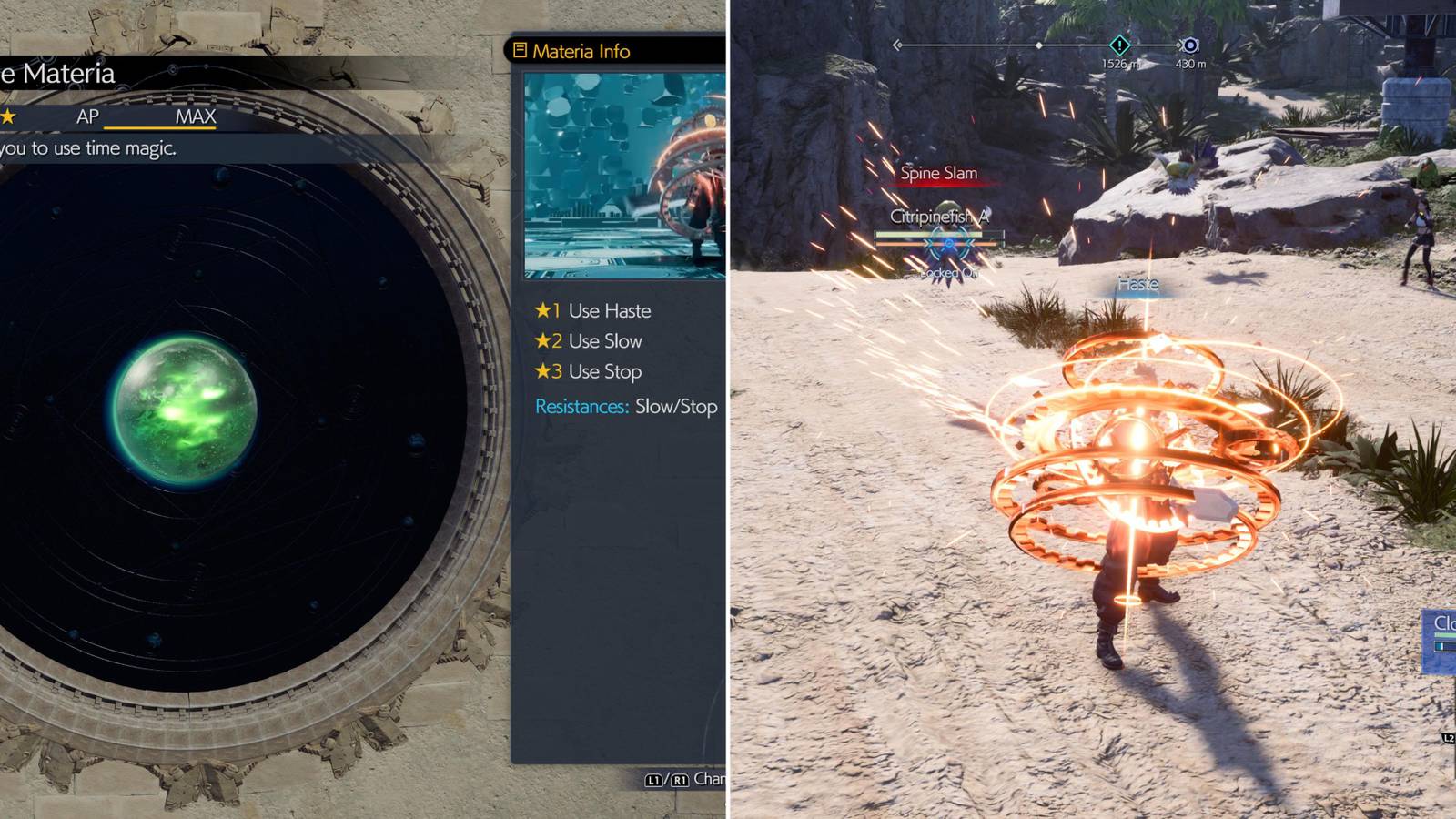Open the Resistances Slow/Stop entry
This screenshot has height=819, width=1456.
coord(627,404)
